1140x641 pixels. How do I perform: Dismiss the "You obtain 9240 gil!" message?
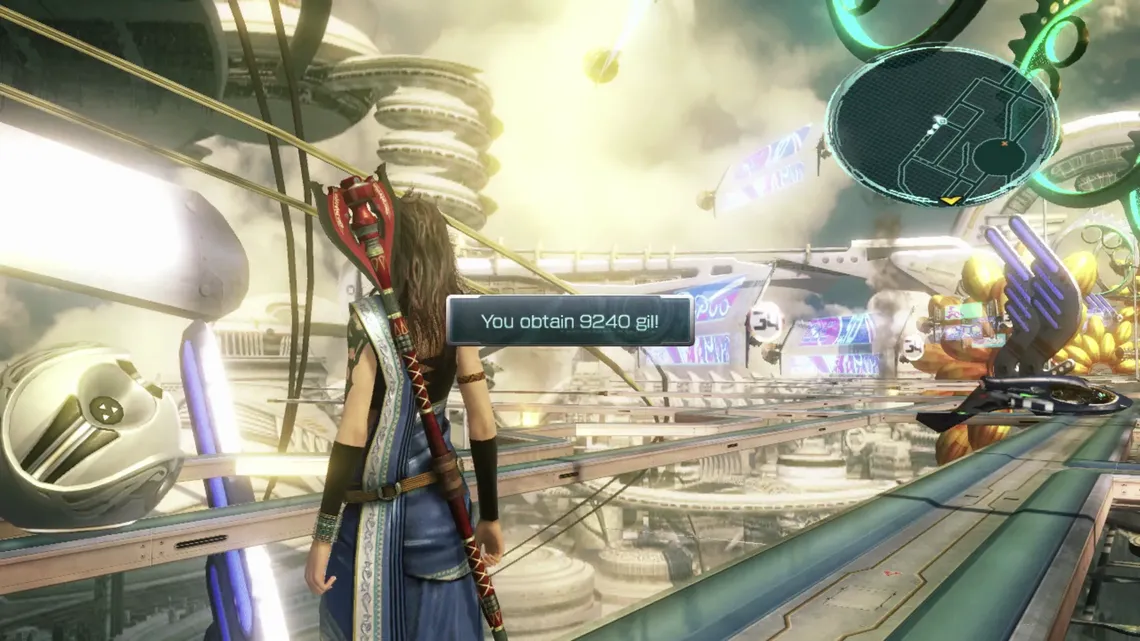pos(570,321)
